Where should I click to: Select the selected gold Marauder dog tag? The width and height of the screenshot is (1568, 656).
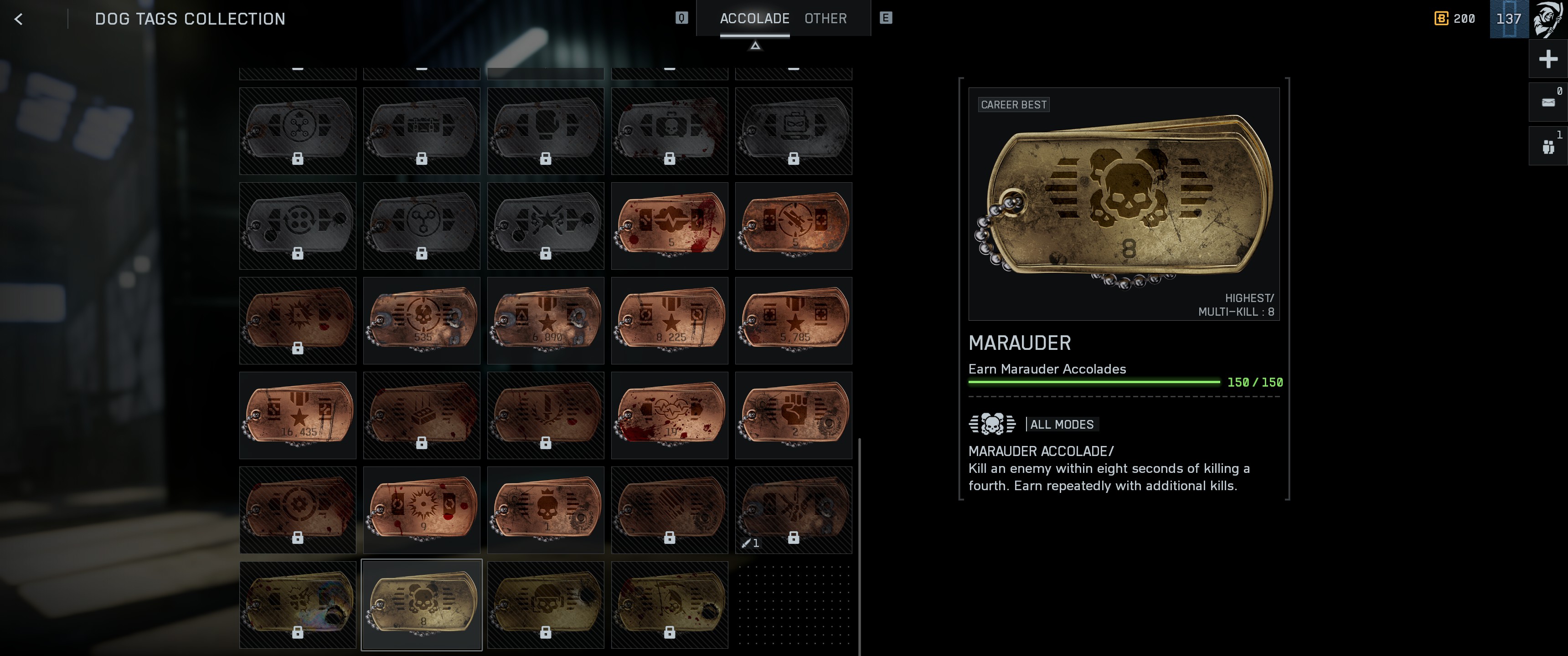click(421, 604)
